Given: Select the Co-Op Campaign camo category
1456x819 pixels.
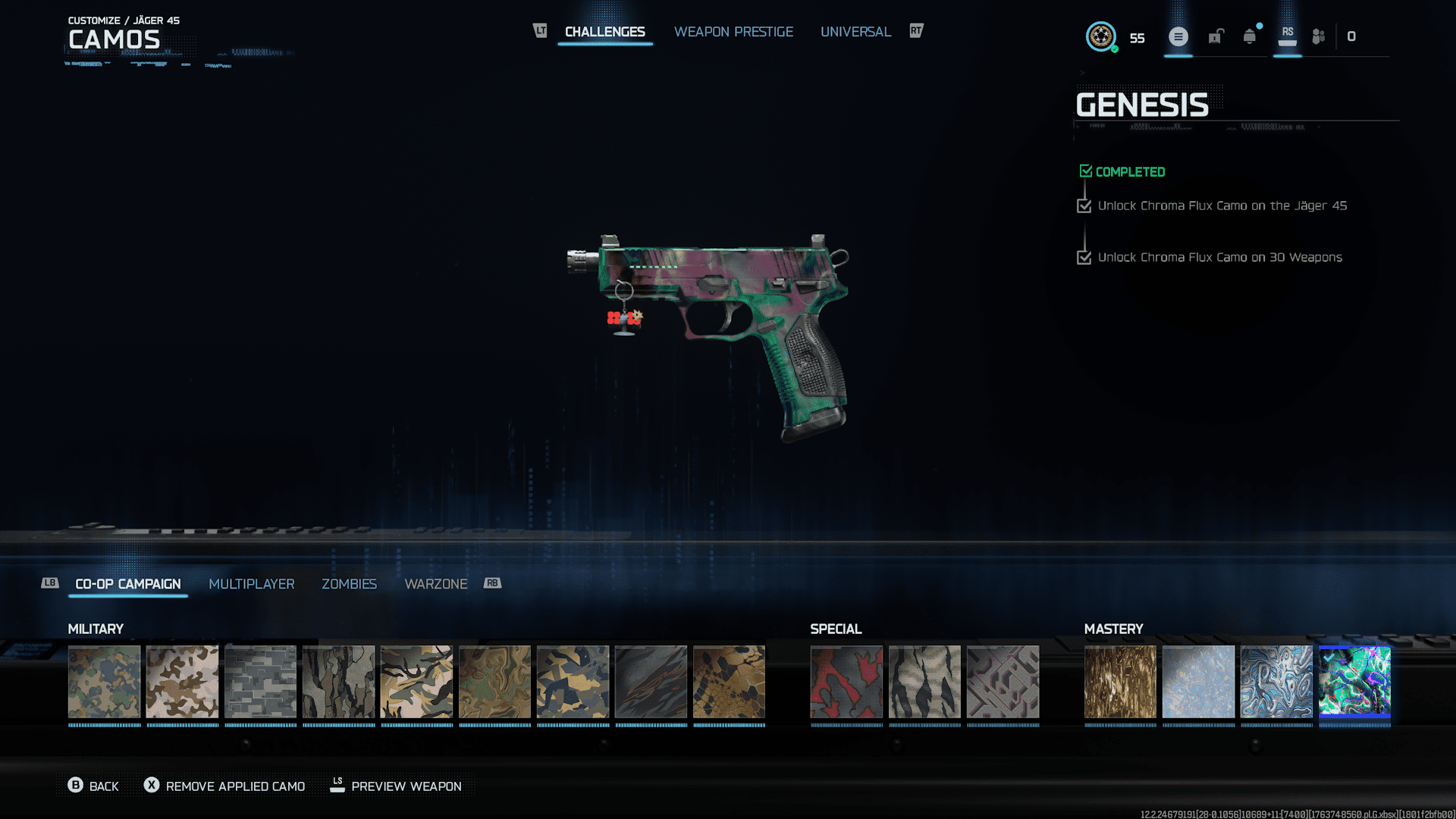Looking at the screenshot, I should click(128, 584).
